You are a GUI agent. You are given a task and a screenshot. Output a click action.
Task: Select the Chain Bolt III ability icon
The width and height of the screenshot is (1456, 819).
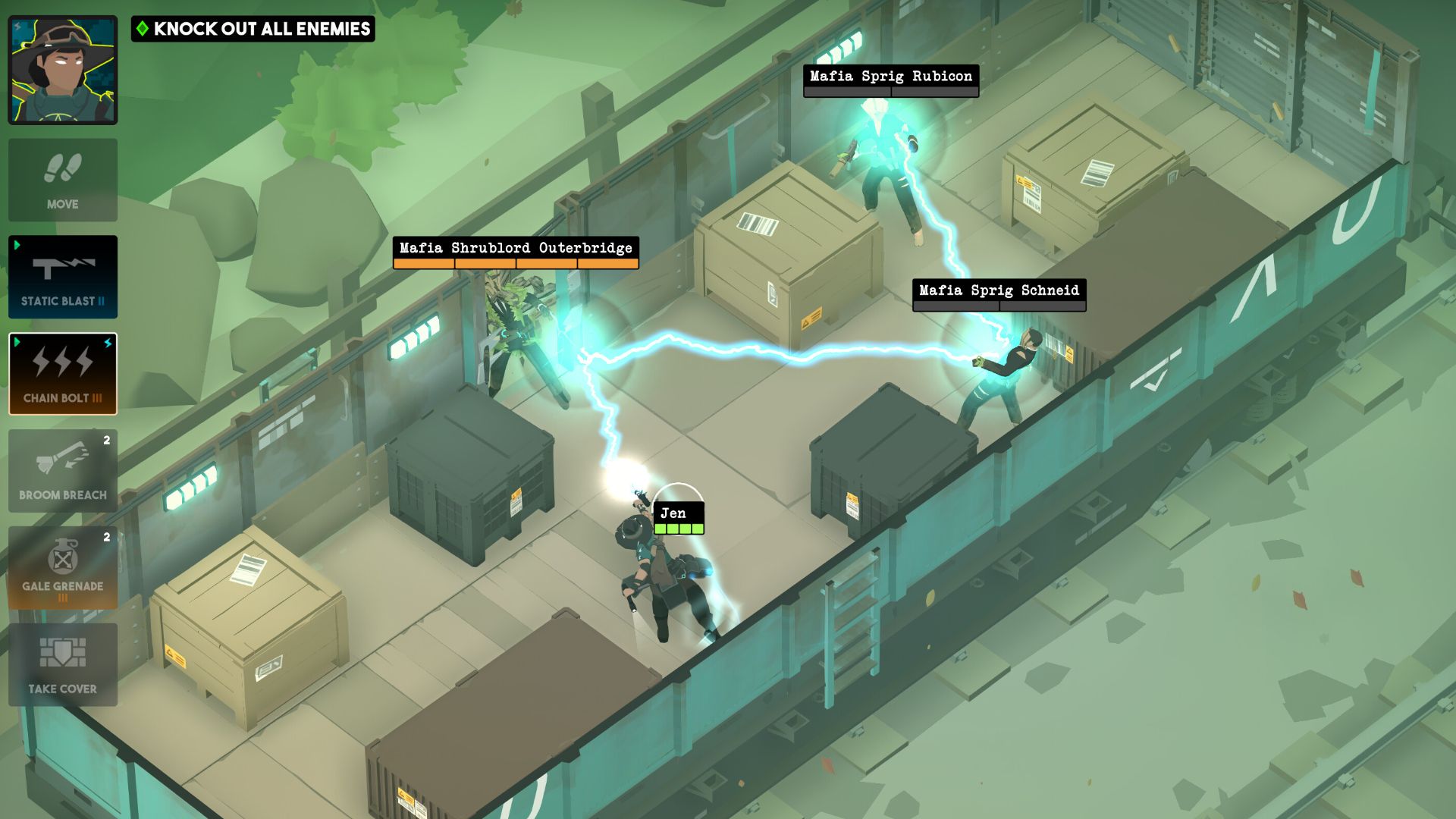[63, 374]
